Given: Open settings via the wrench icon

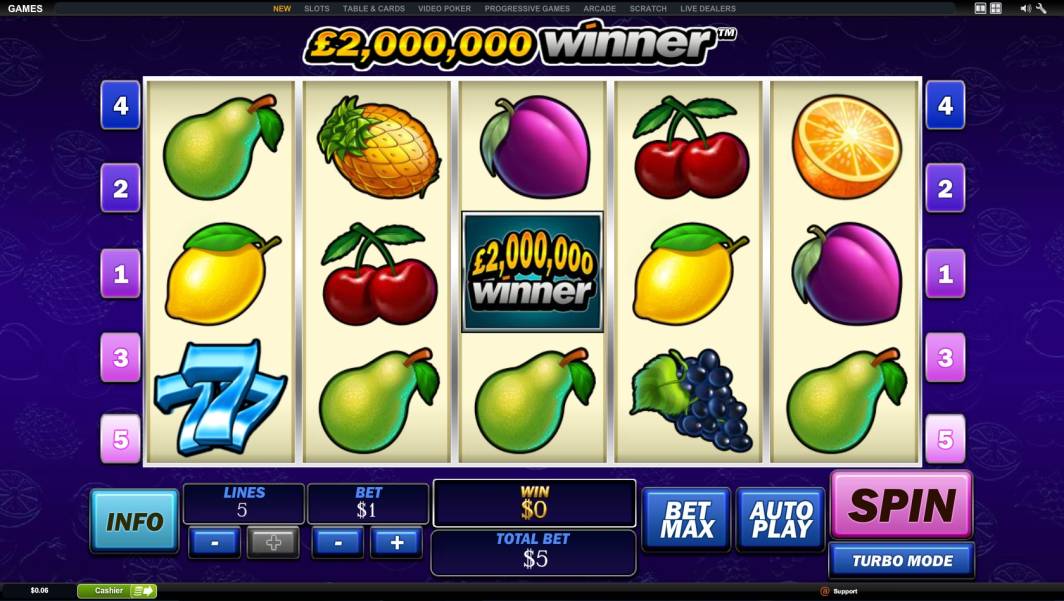Looking at the screenshot, I should pyautogui.click(x=1041, y=8).
